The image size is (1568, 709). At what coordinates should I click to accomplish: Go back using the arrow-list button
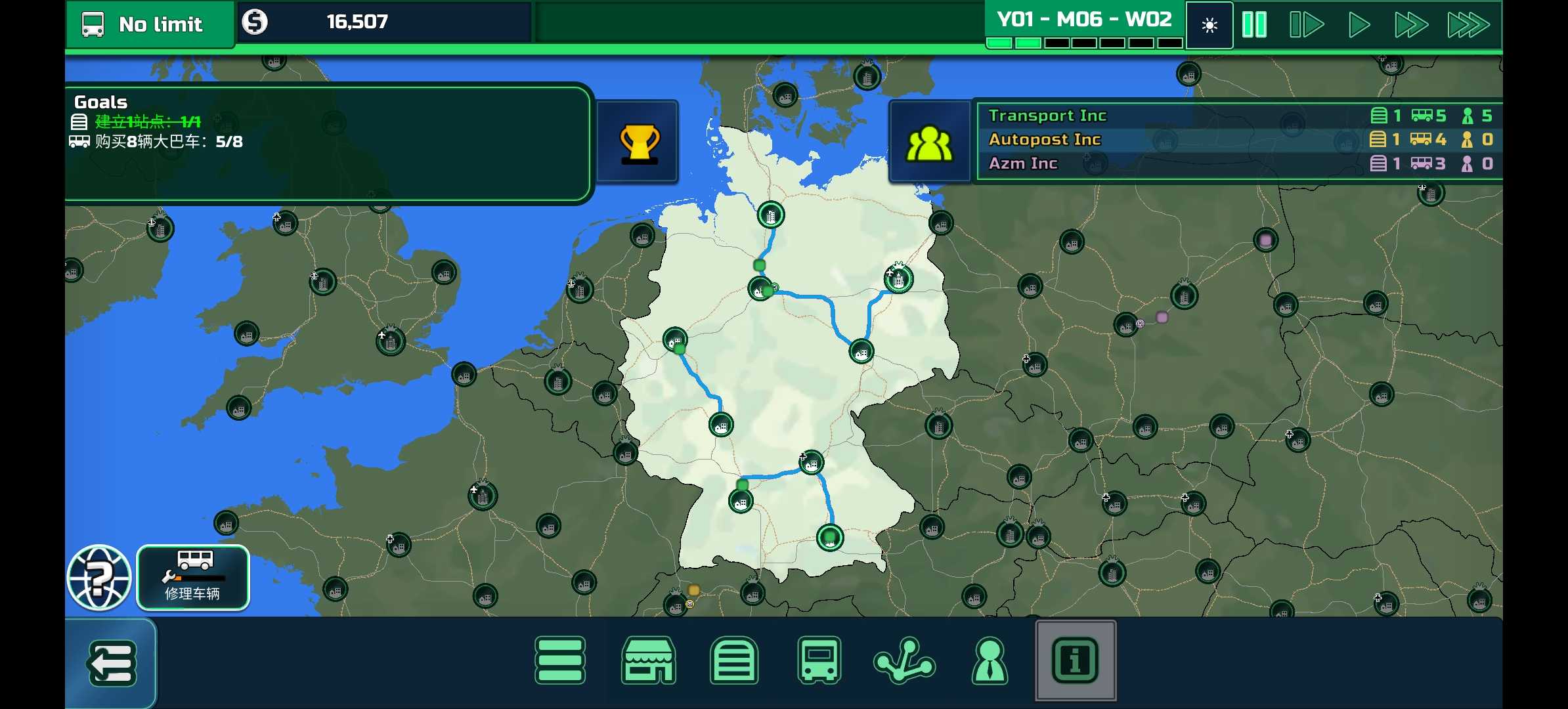(111, 663)
